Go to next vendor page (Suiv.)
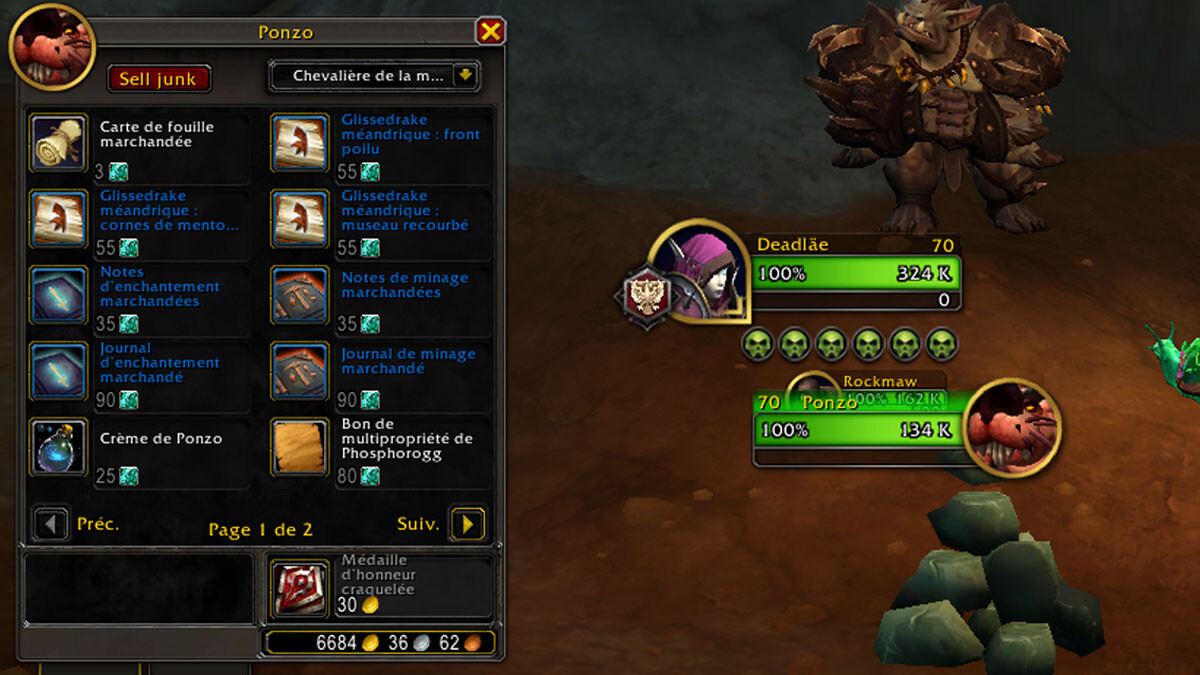Screen dimensions: 1200x675 coord(467,524)
